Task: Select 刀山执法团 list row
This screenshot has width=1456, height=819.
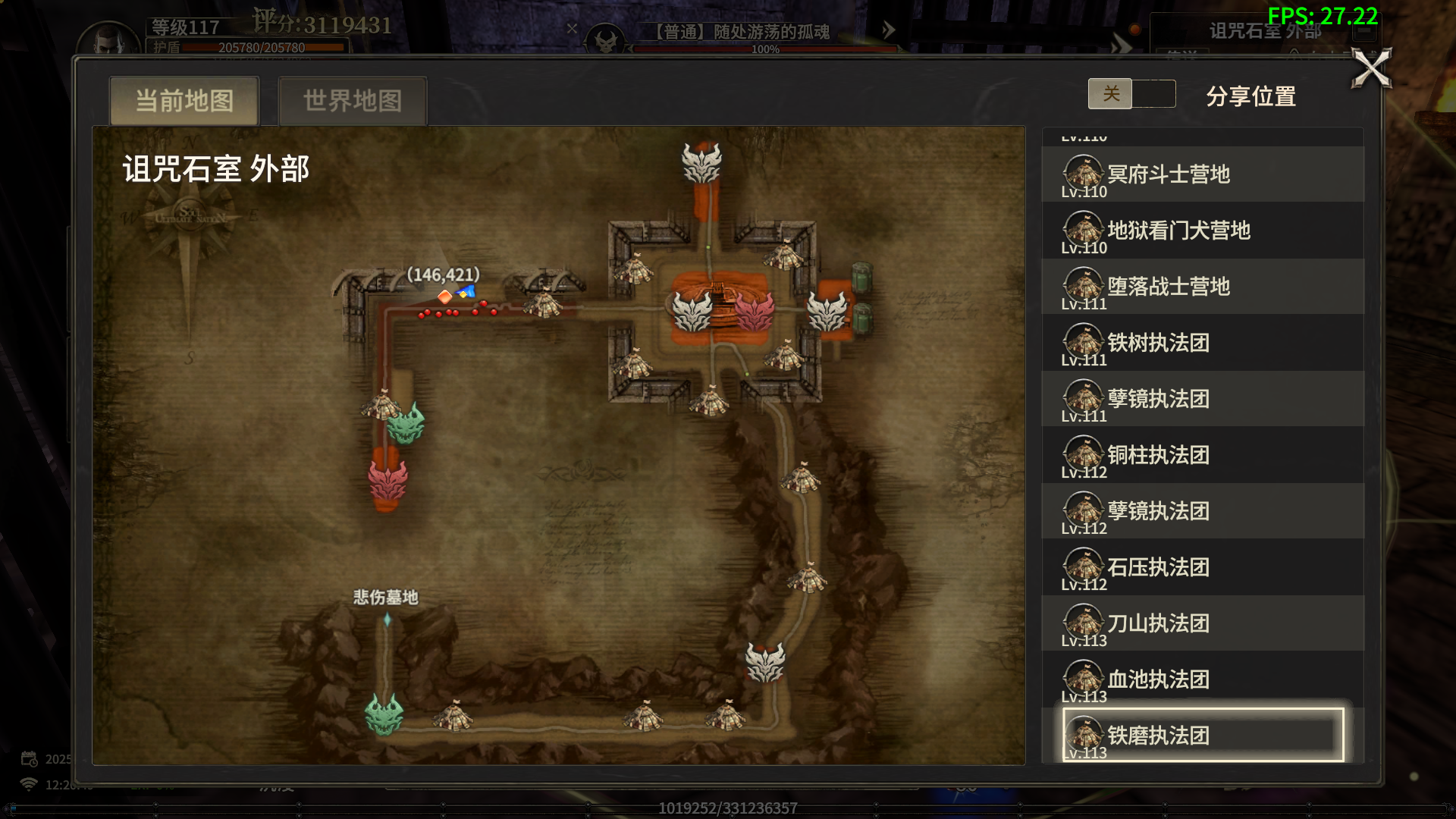Action: [1202, 623]
